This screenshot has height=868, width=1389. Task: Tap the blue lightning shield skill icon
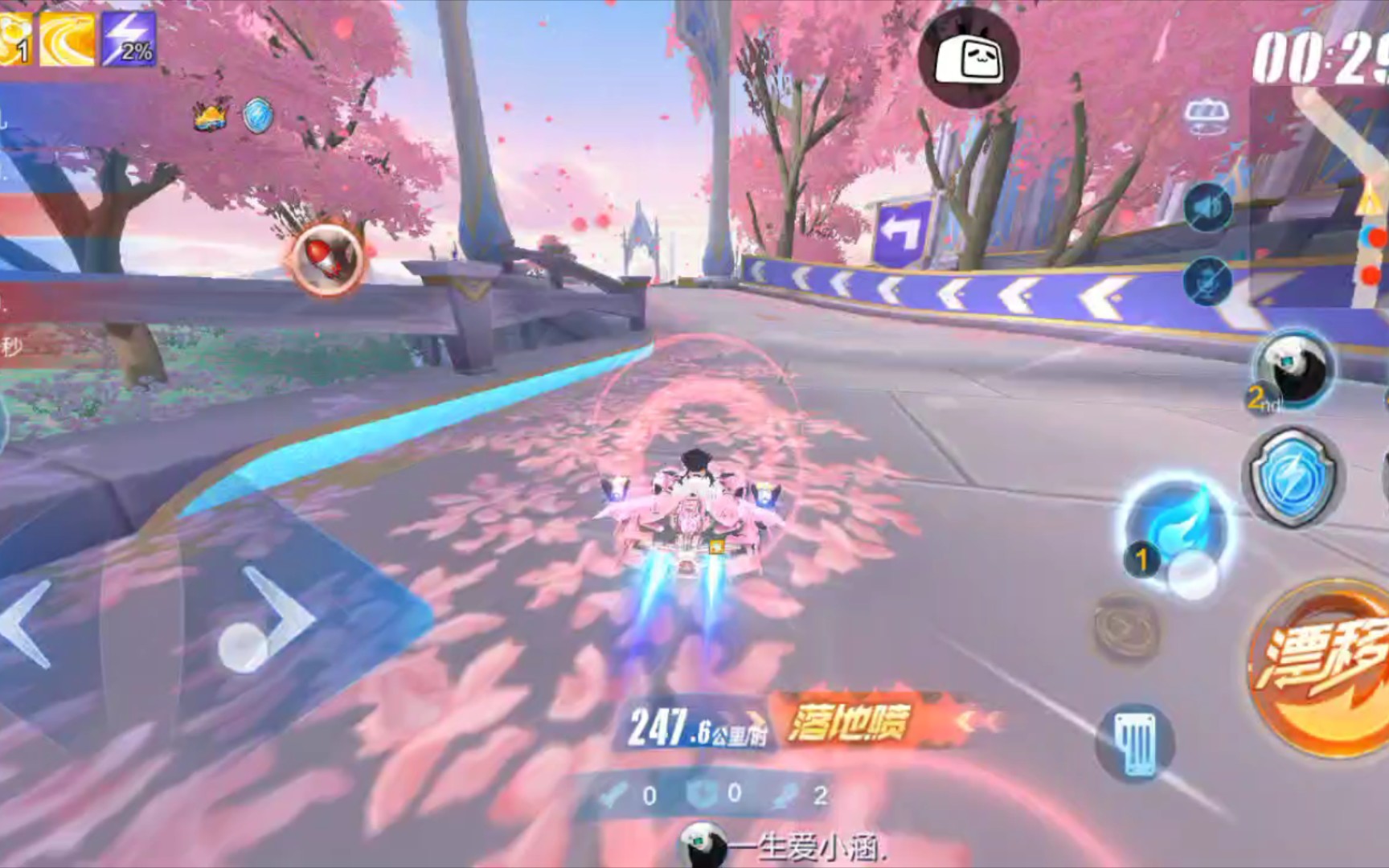pos(1293,478)
